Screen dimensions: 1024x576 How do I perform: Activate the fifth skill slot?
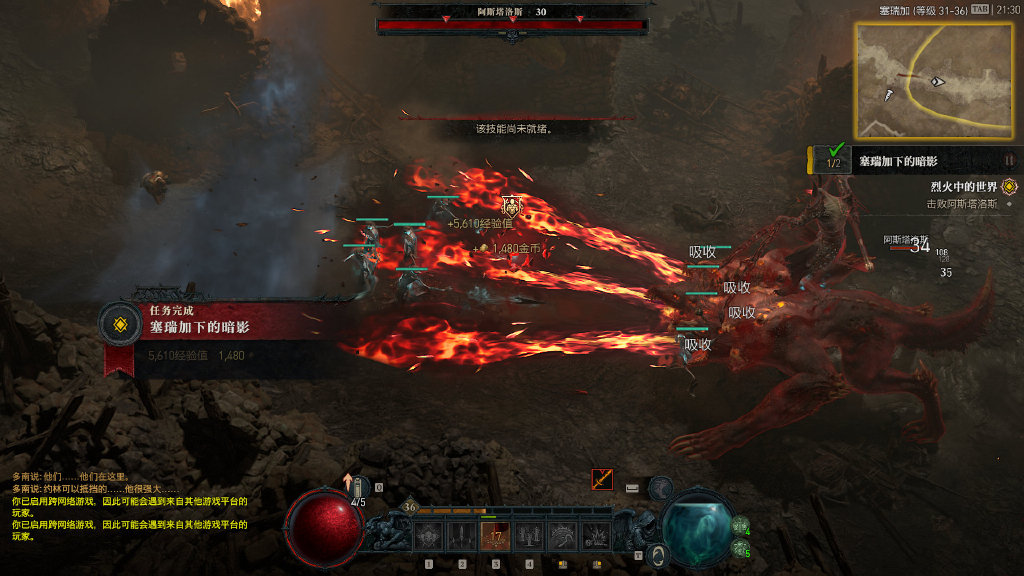563,537
